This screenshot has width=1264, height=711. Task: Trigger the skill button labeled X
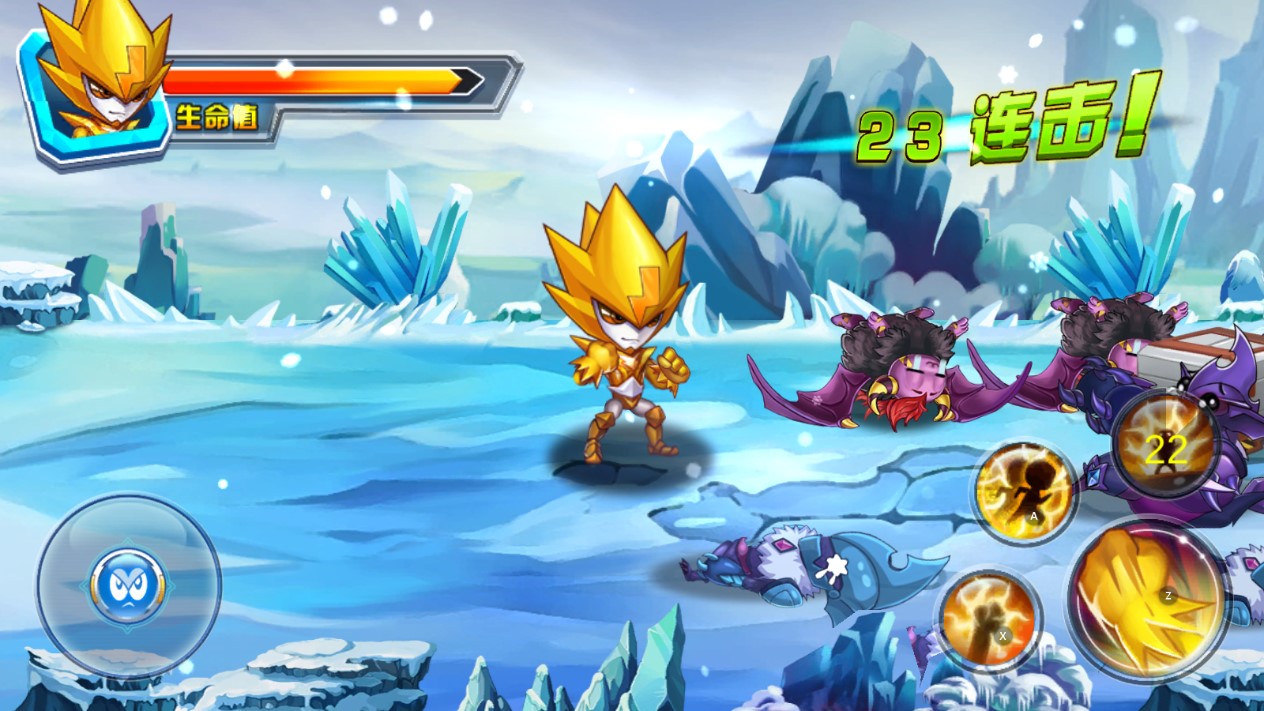tap(988, 619)
